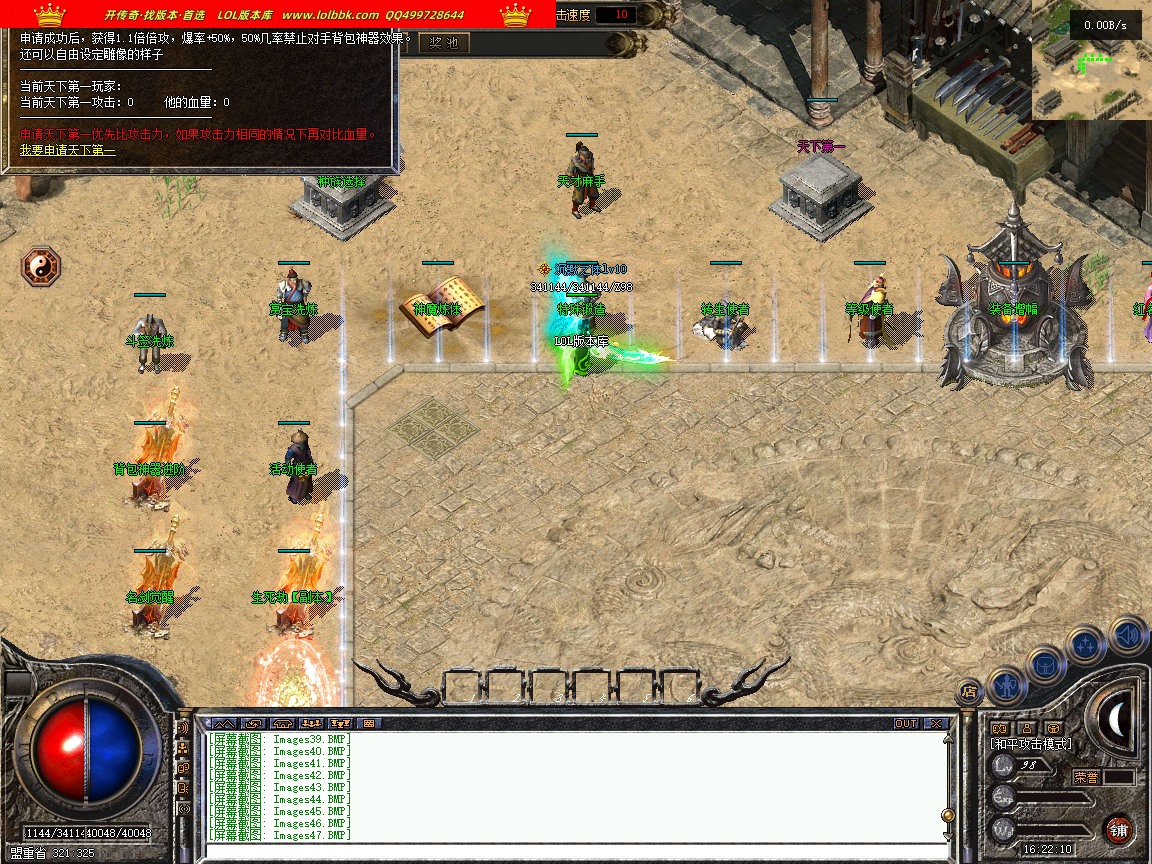Screen dimensions: 1152x864
Task: Click the mountain-shaped chat toolbar button
Action: coord(224,723)
